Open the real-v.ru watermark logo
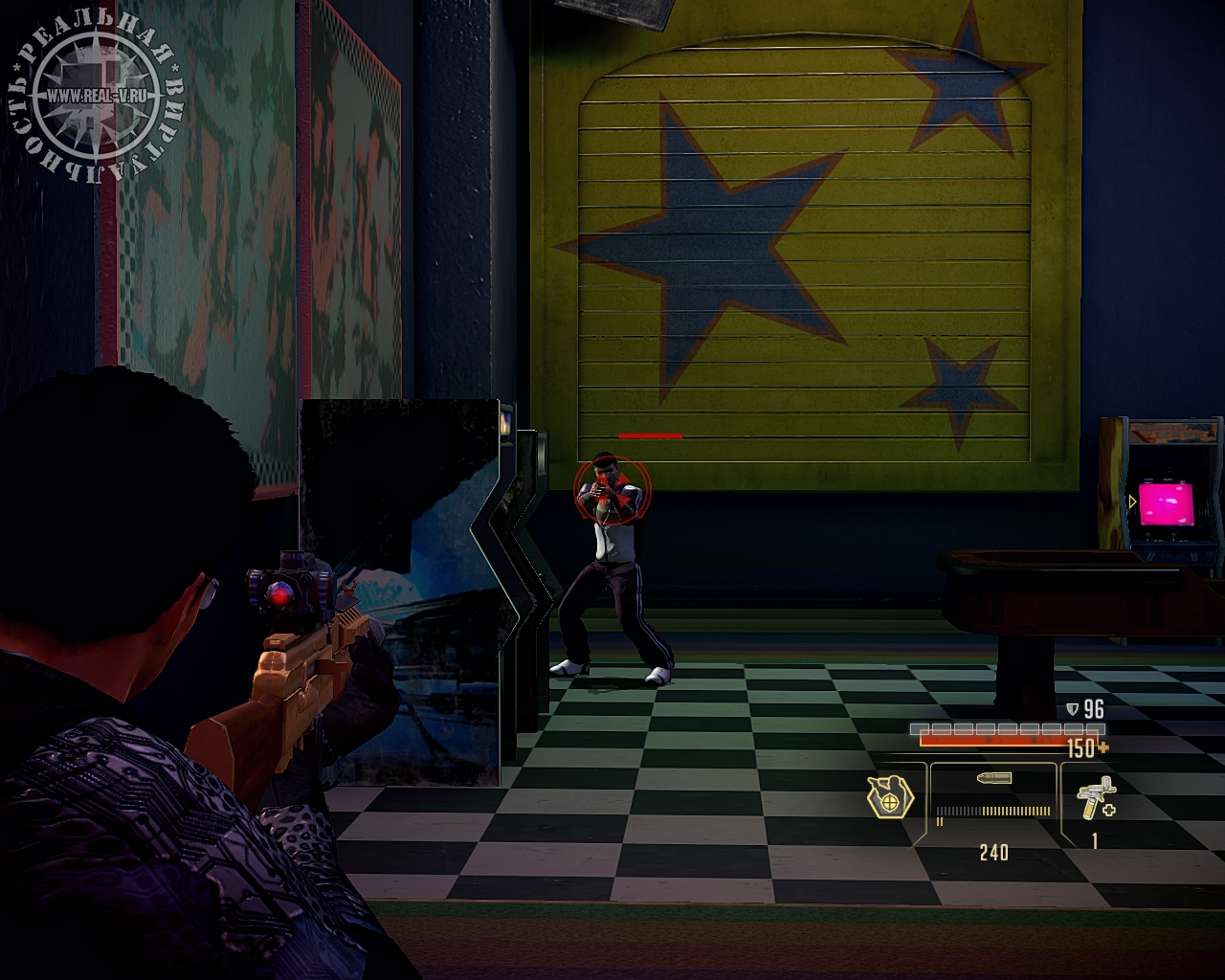Viewport: 1225px width, 980px height. coord(95,96)
